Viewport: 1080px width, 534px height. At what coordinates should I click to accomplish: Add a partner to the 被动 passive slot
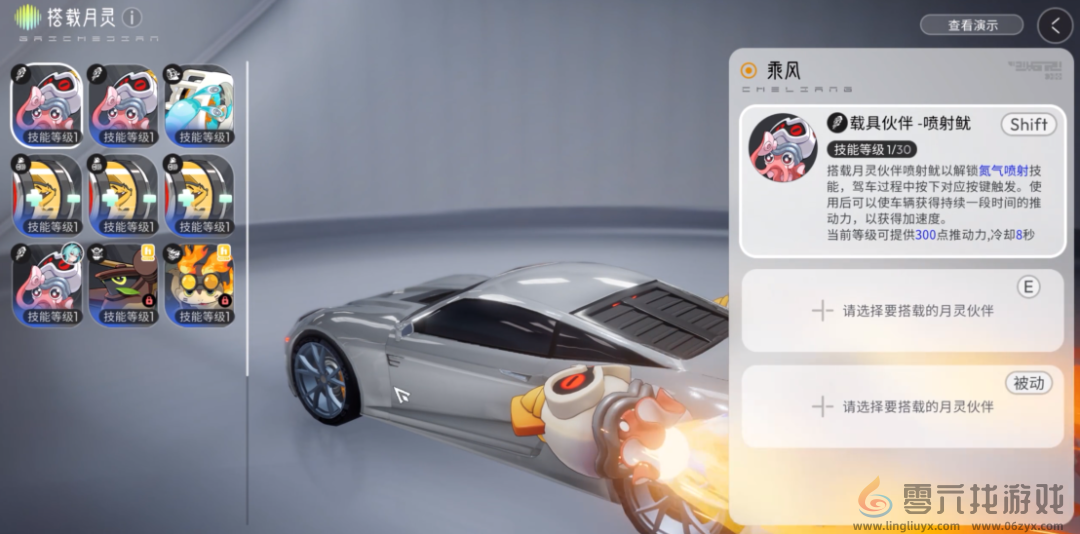[902, 406]
